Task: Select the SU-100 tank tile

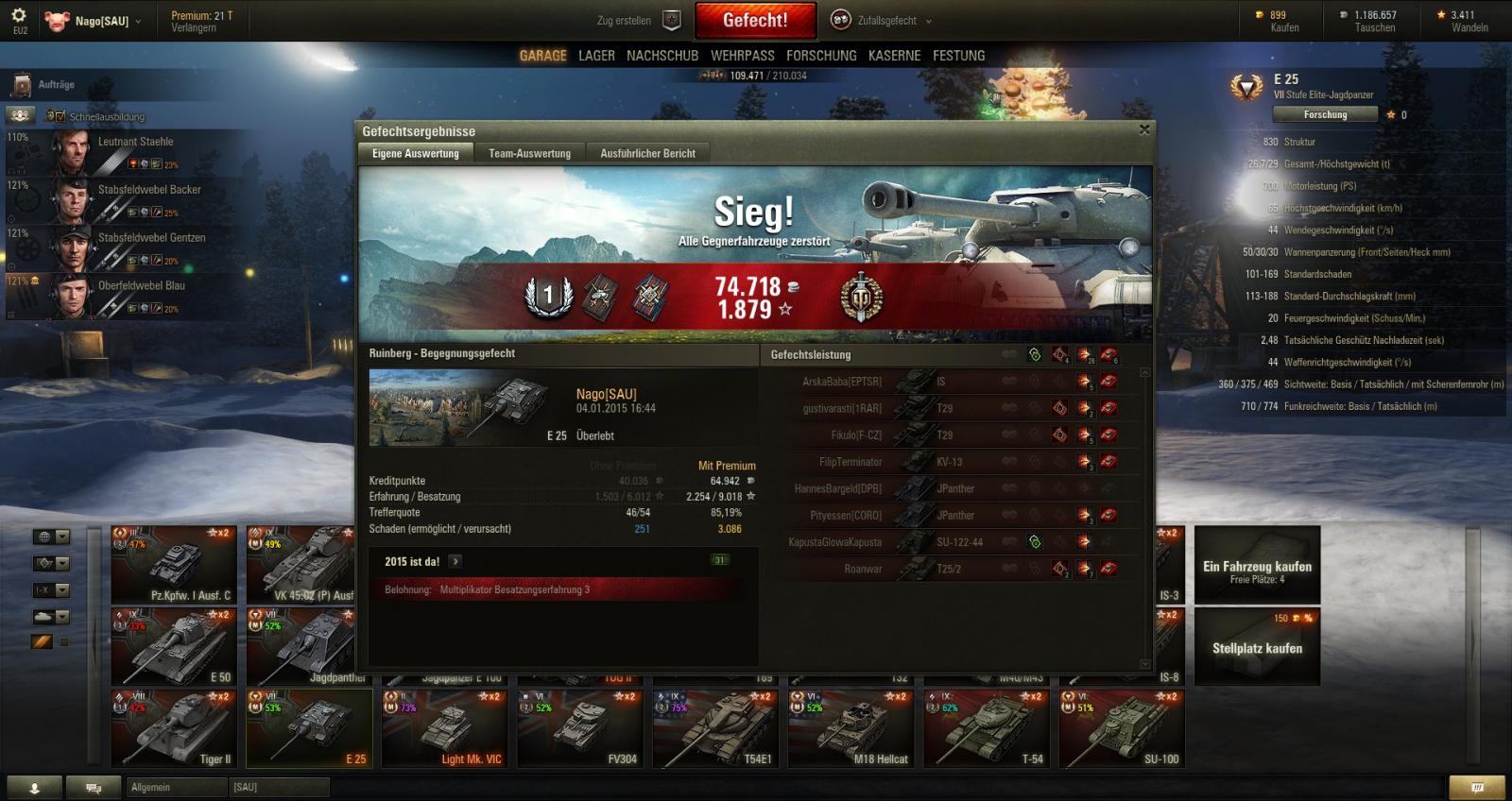Action: tap(1122, 727)
